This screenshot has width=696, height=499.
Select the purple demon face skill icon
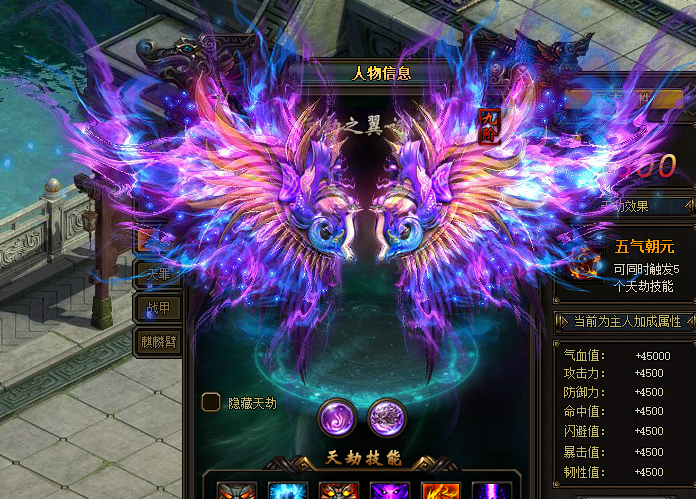tap(388, 489)
